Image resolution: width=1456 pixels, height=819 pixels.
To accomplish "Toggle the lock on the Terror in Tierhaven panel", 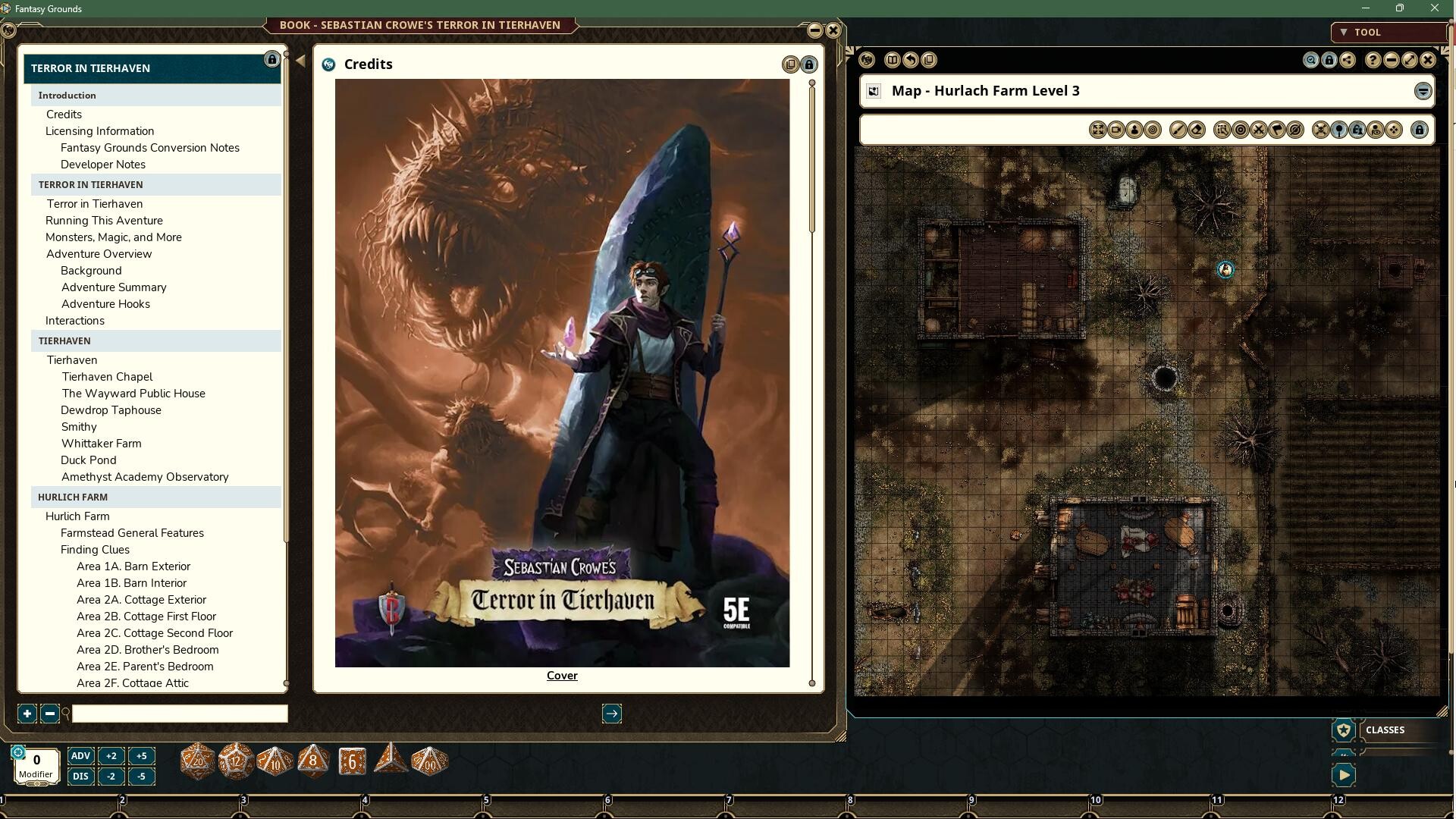I will click(x=273, y=59).
